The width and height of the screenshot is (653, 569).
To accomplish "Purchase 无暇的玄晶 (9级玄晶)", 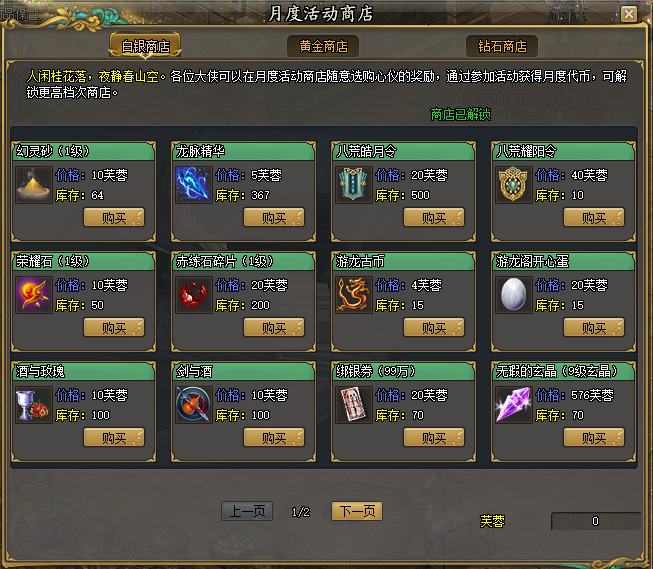I will [x=593, y=437].
